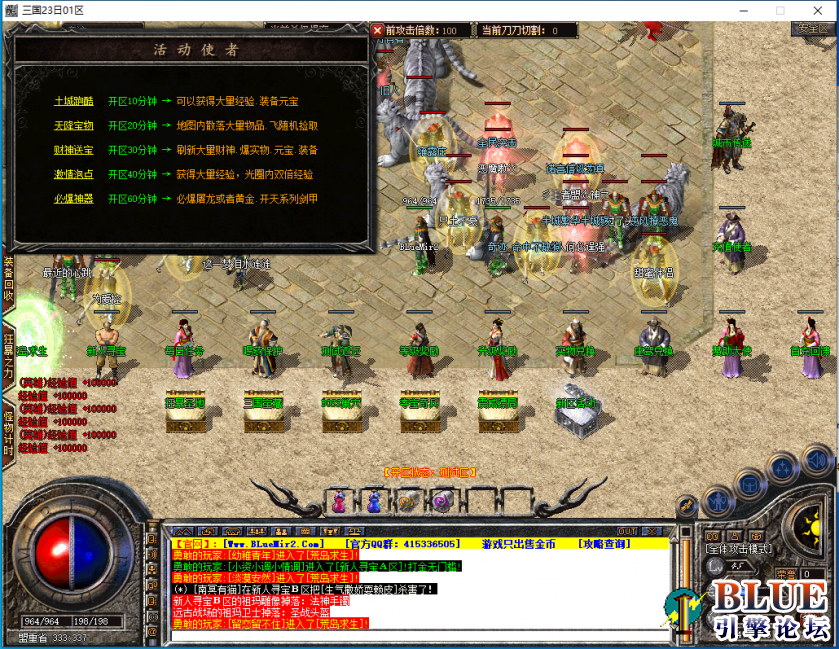Use the red potion in the belt slot

(x=338, y=500)
